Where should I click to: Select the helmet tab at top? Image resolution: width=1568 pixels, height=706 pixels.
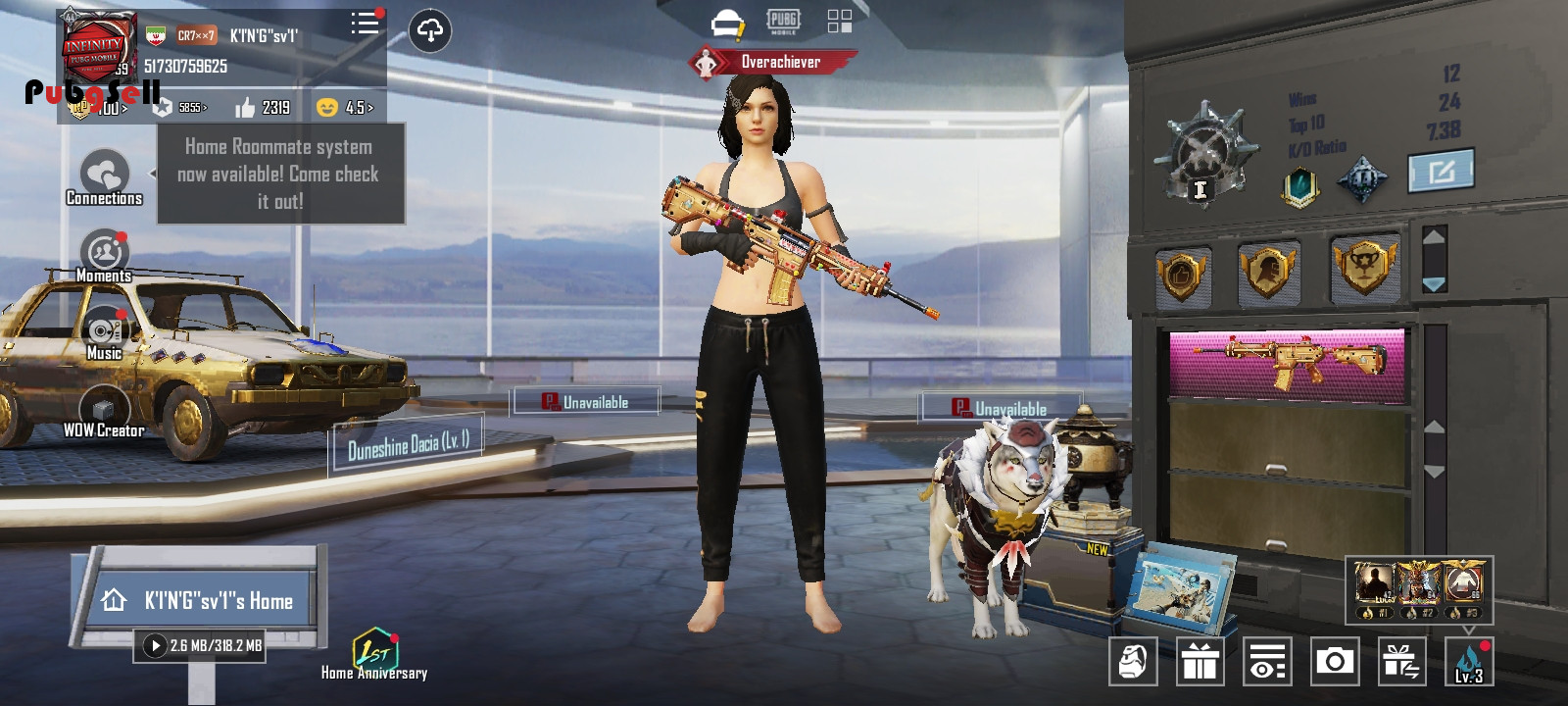coord(727,23)
